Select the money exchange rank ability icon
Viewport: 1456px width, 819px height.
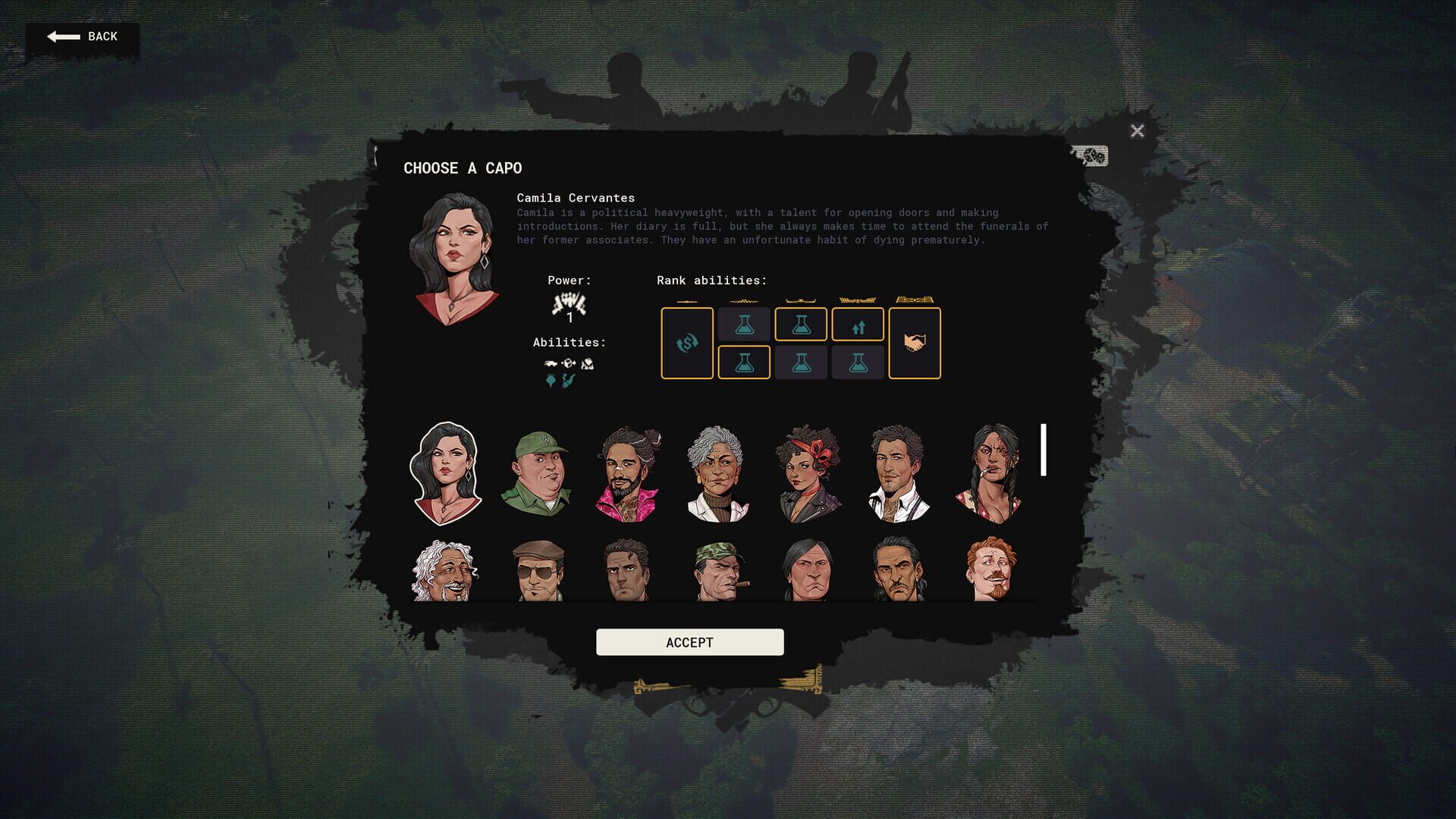tap(687, 344)
